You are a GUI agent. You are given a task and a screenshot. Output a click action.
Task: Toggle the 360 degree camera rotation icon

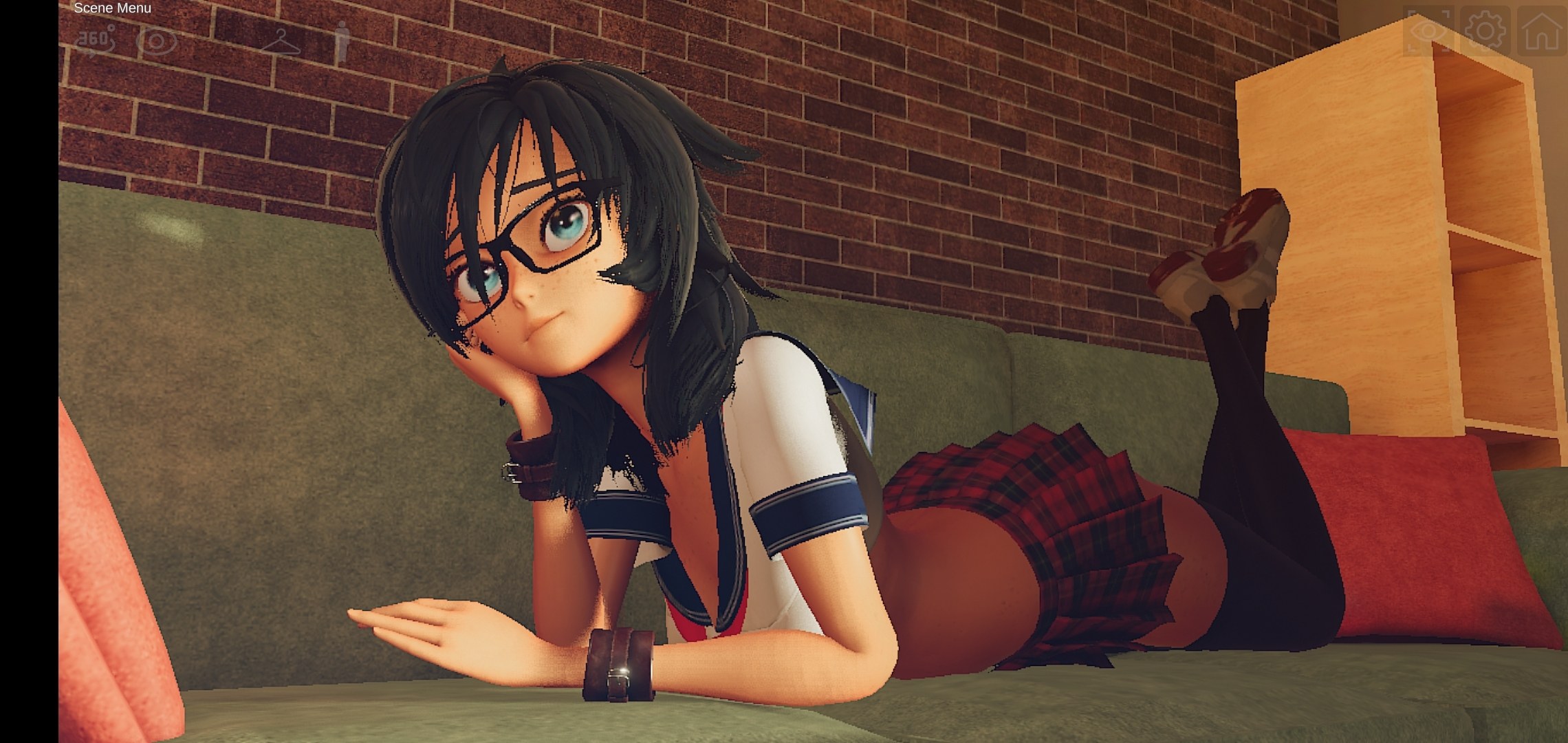(x=95, y=40)
